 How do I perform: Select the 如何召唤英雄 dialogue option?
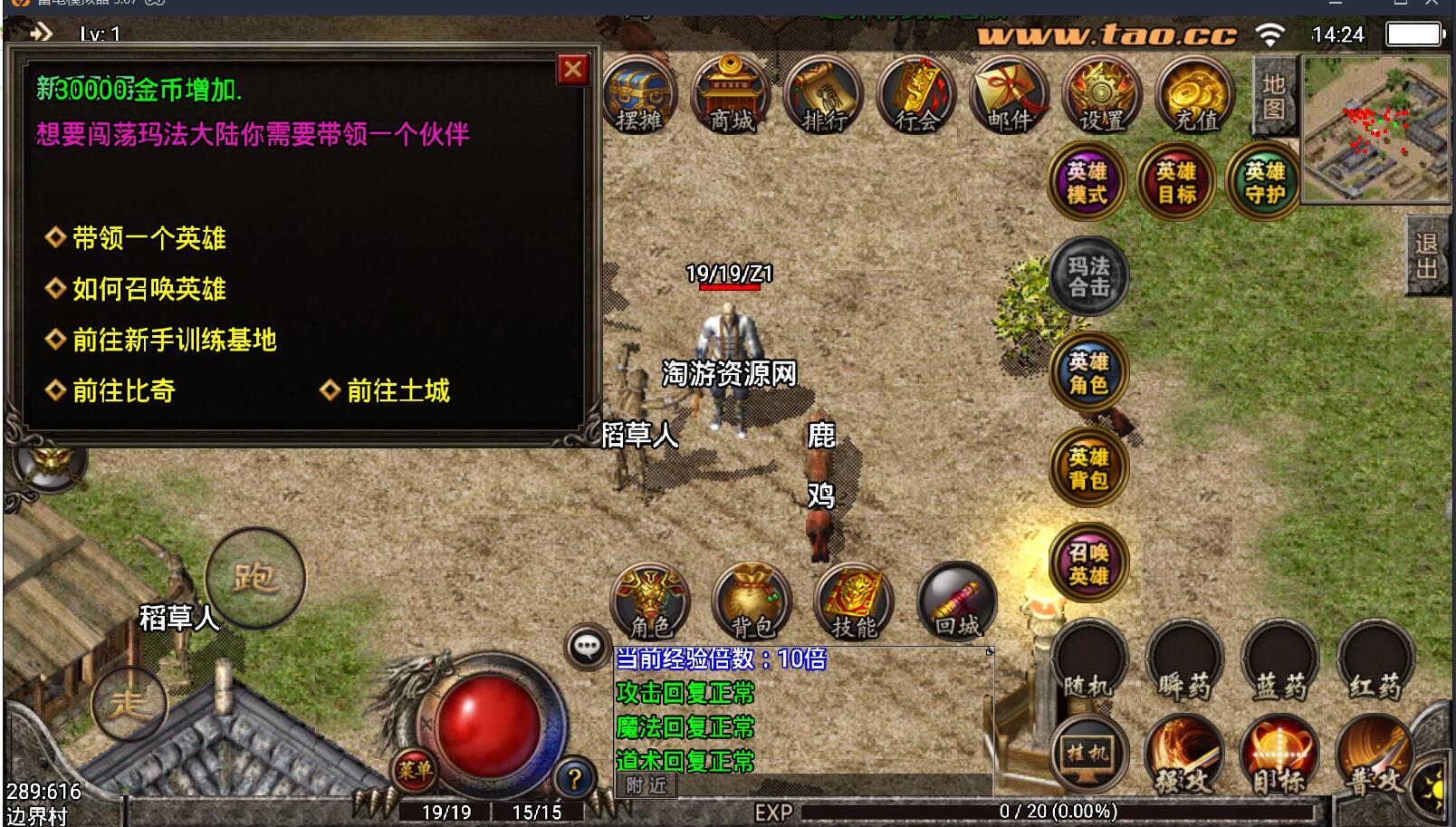(148, 289)
